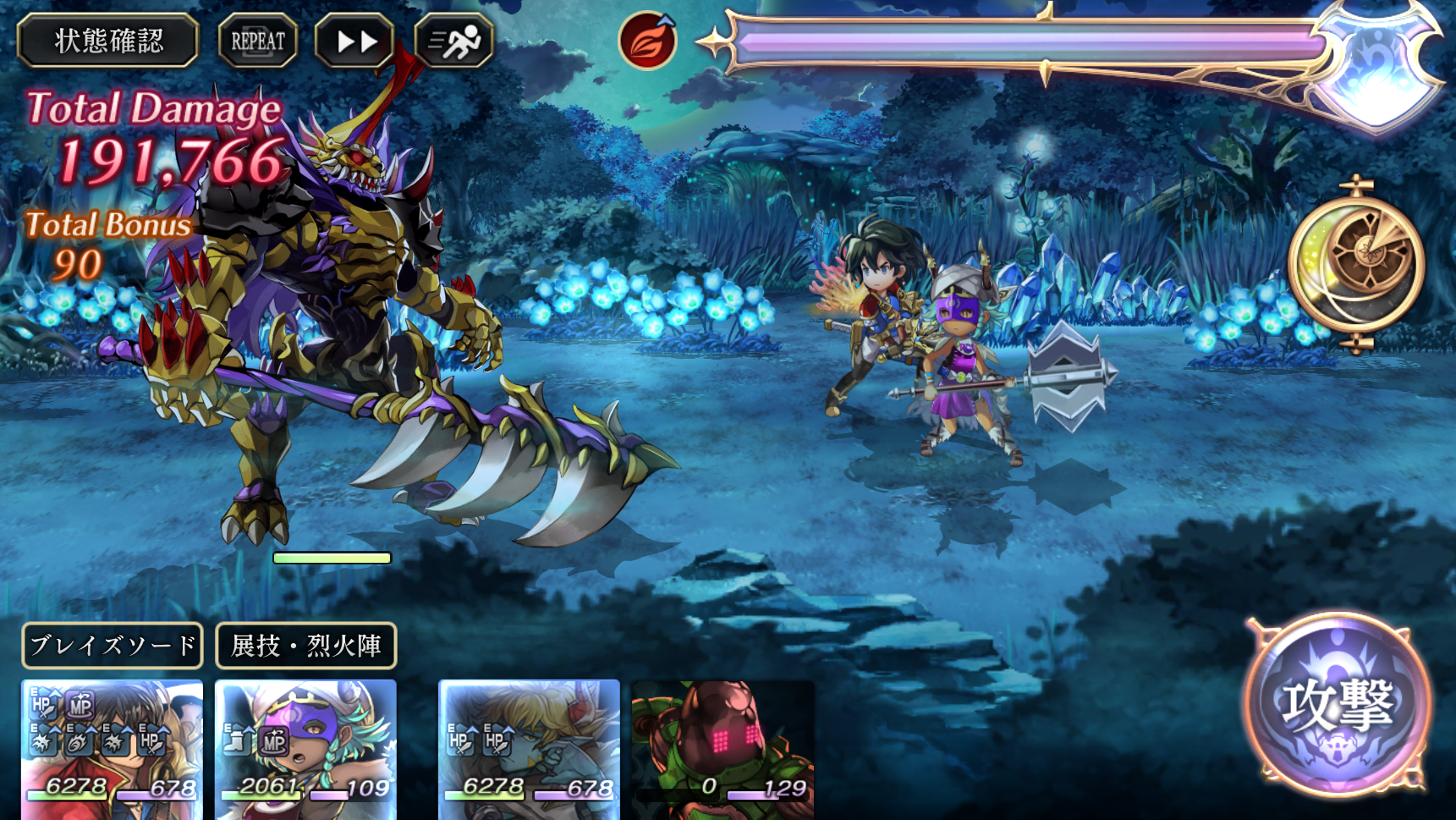Viewport: 1456px width, 820px height.
Task: Tap the golden moon clock dial
Action: click(1356, 264)
